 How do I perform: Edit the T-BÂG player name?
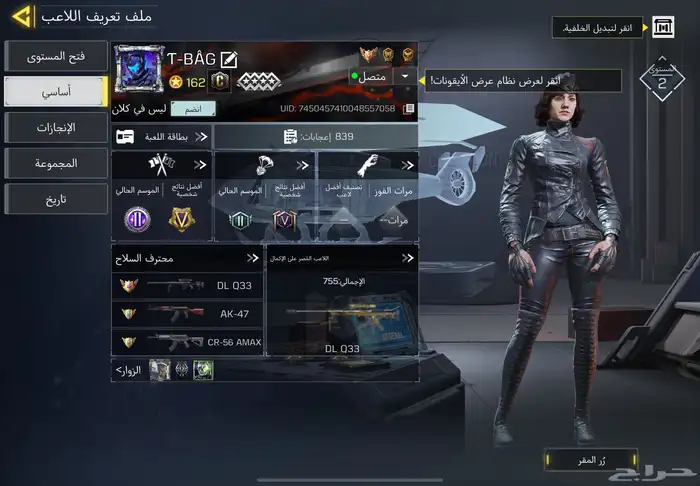click(x=228, y=60)
